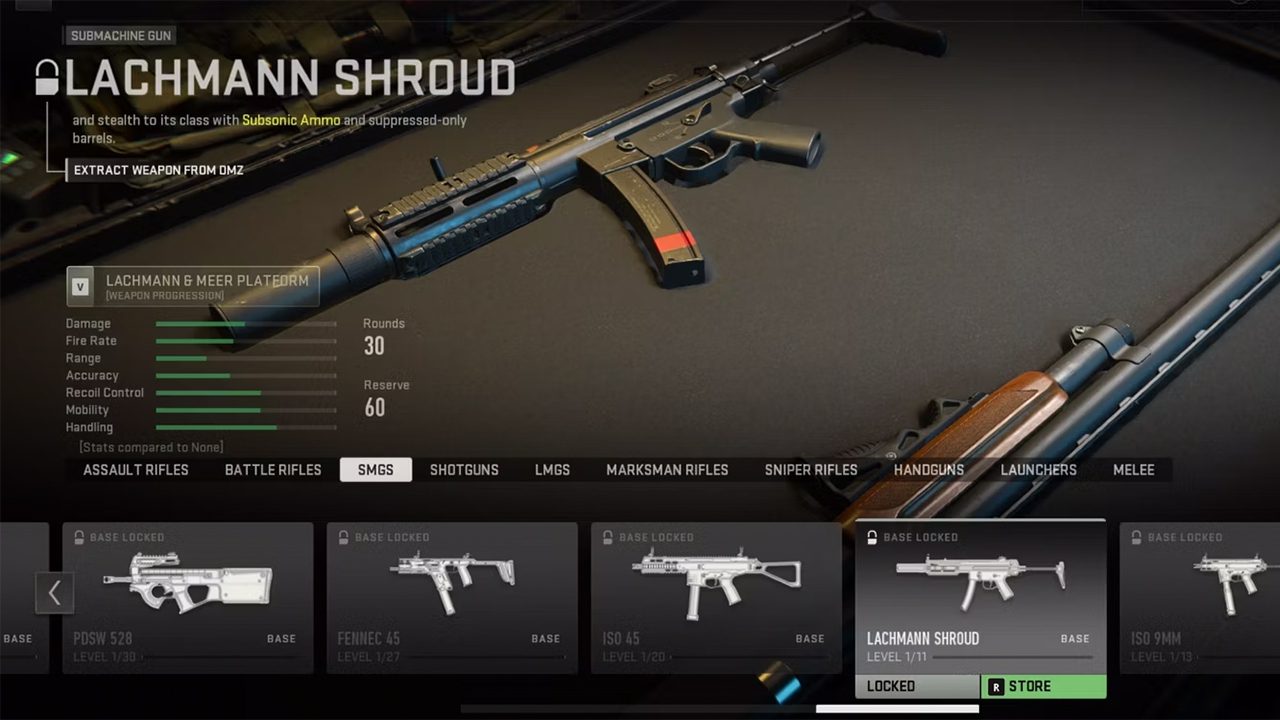
Task: Click the left arrow to browse previous weapons
Action: click(x=54, y=593)
